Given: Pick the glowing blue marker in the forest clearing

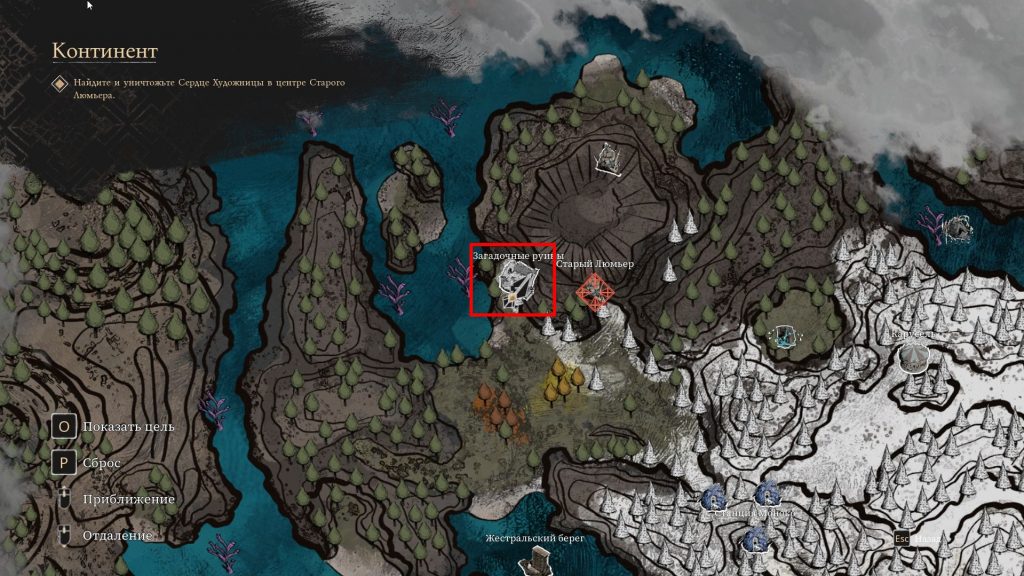Looking at the screenshot, I should point(784,336).
